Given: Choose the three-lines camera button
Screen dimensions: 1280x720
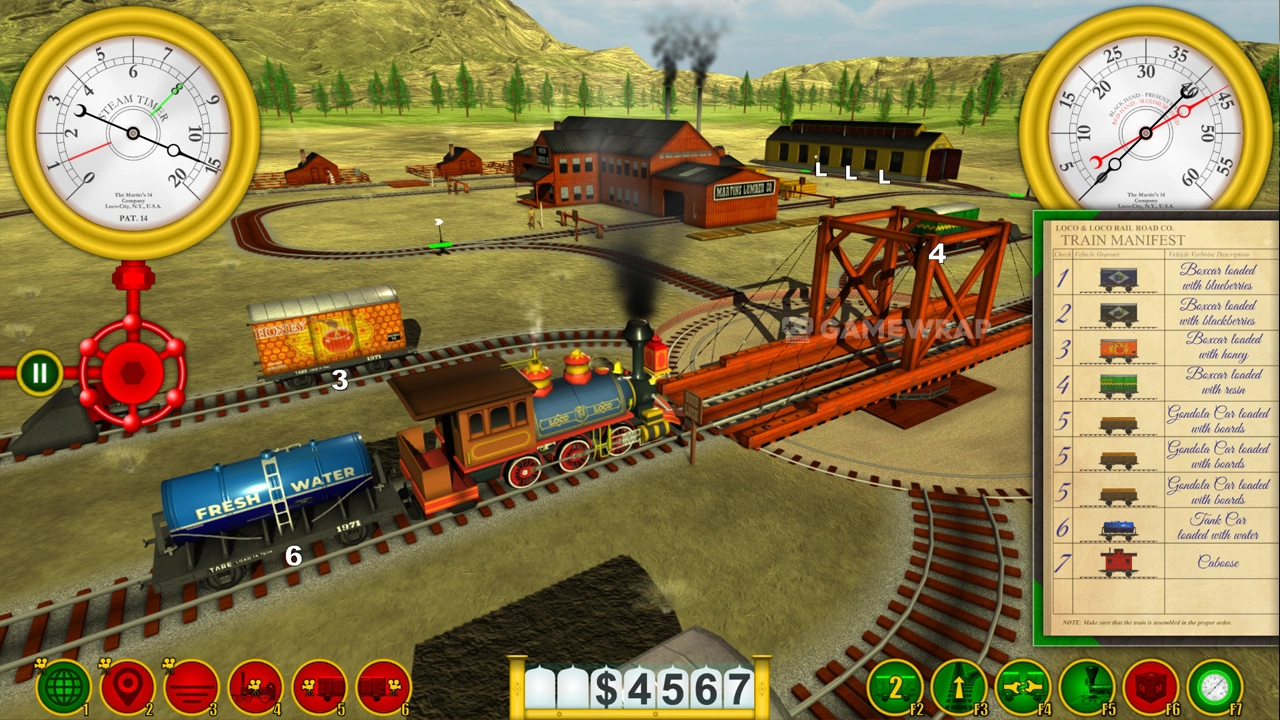Looking at the screenshot, I should click(191, 686).
